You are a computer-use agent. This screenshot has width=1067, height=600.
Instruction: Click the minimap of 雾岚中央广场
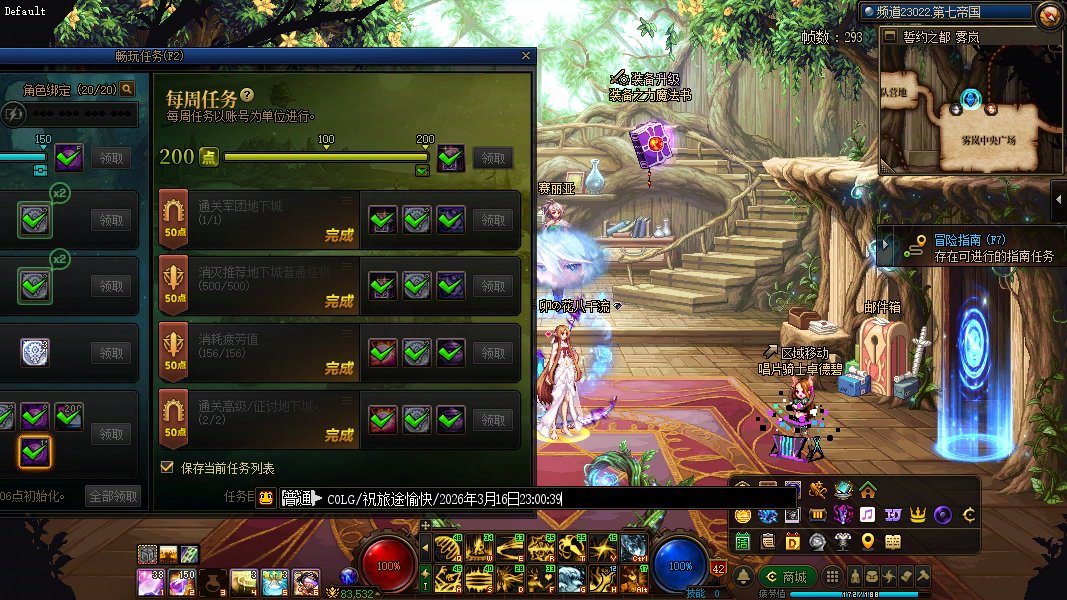[968, 112]
